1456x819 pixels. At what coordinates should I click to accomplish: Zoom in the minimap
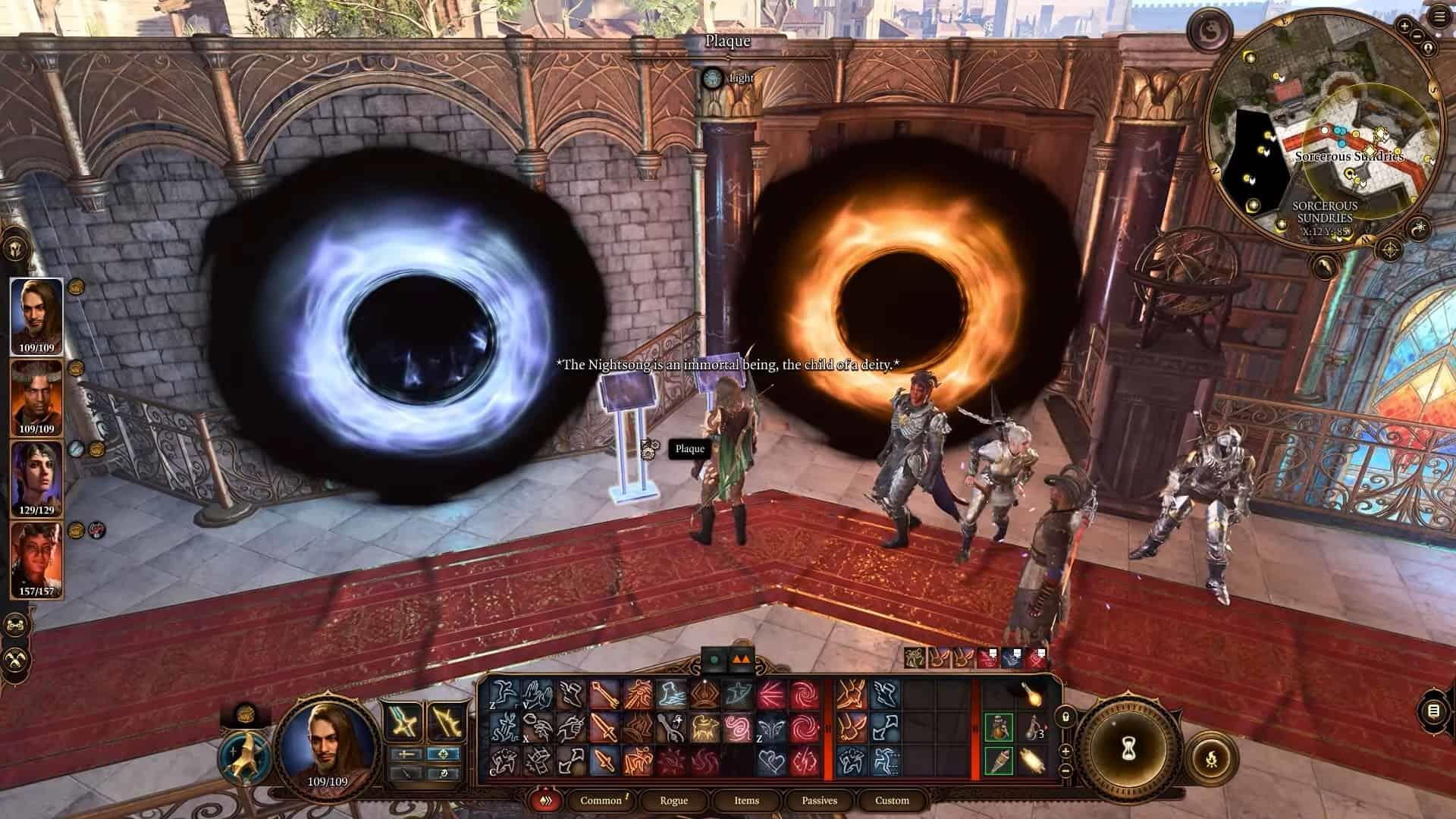click(x=1404, y=26)
